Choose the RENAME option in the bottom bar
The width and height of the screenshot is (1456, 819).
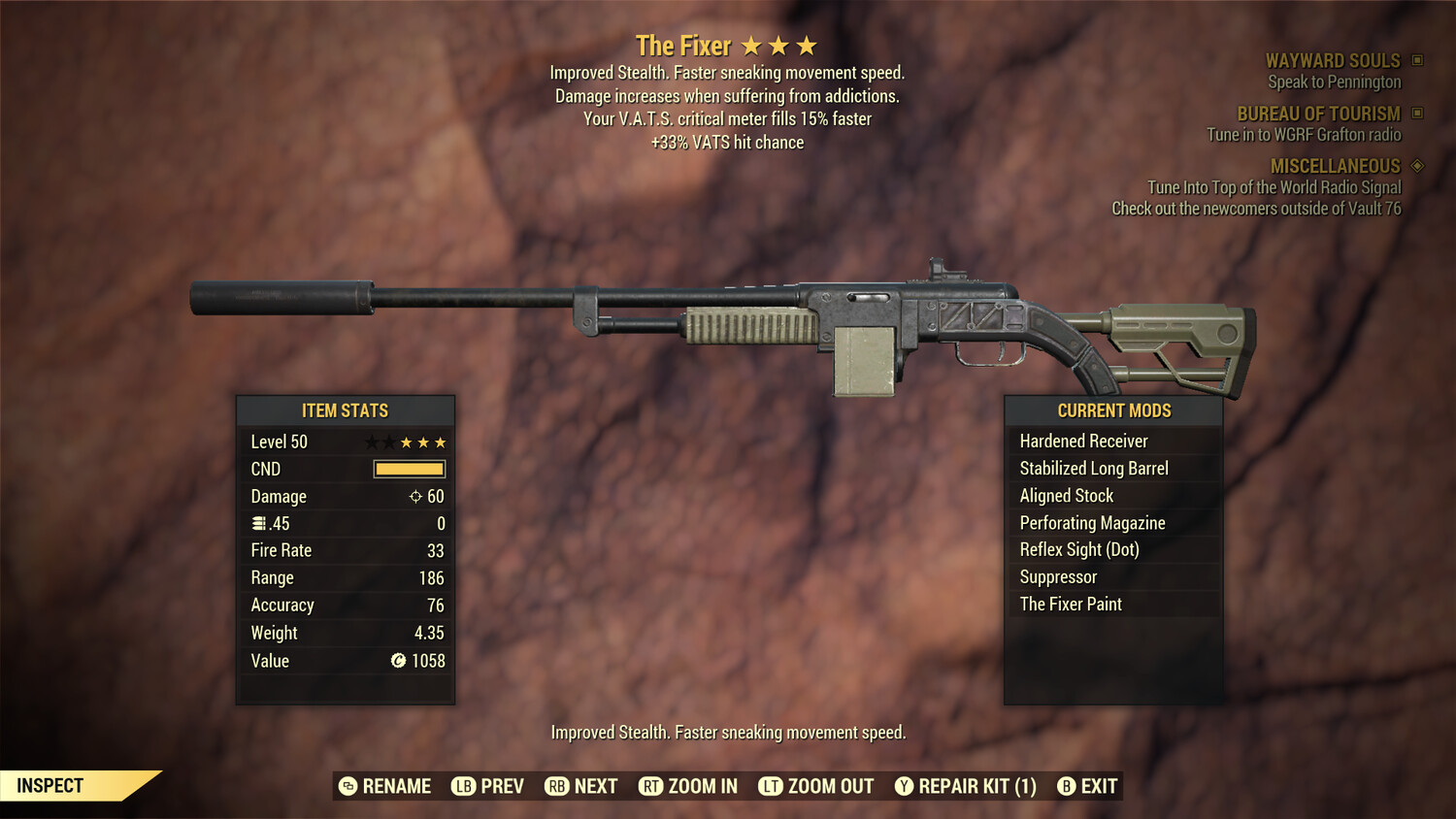385,786
